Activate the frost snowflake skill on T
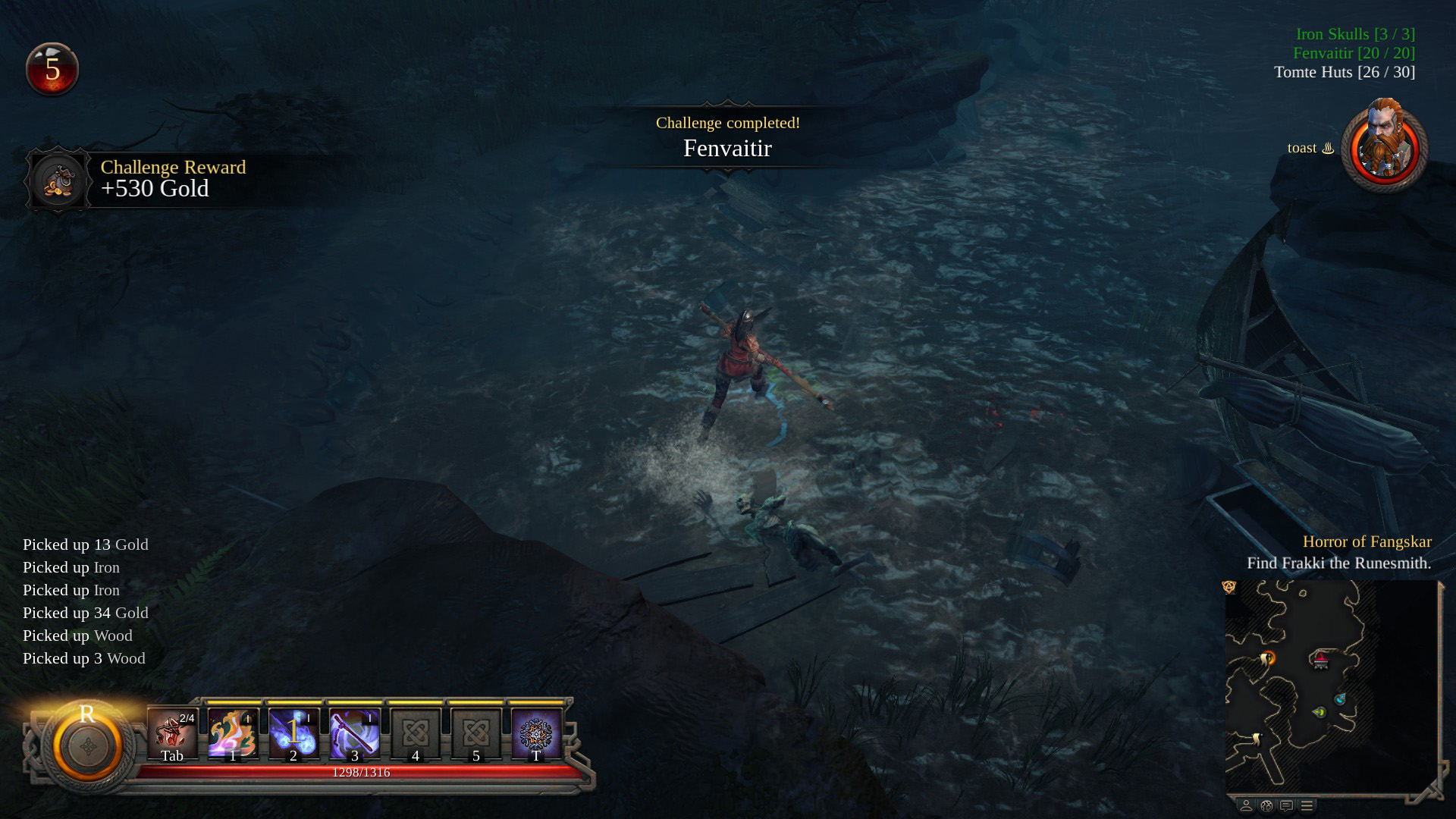The image size is (1456, 819). (536, 733)
